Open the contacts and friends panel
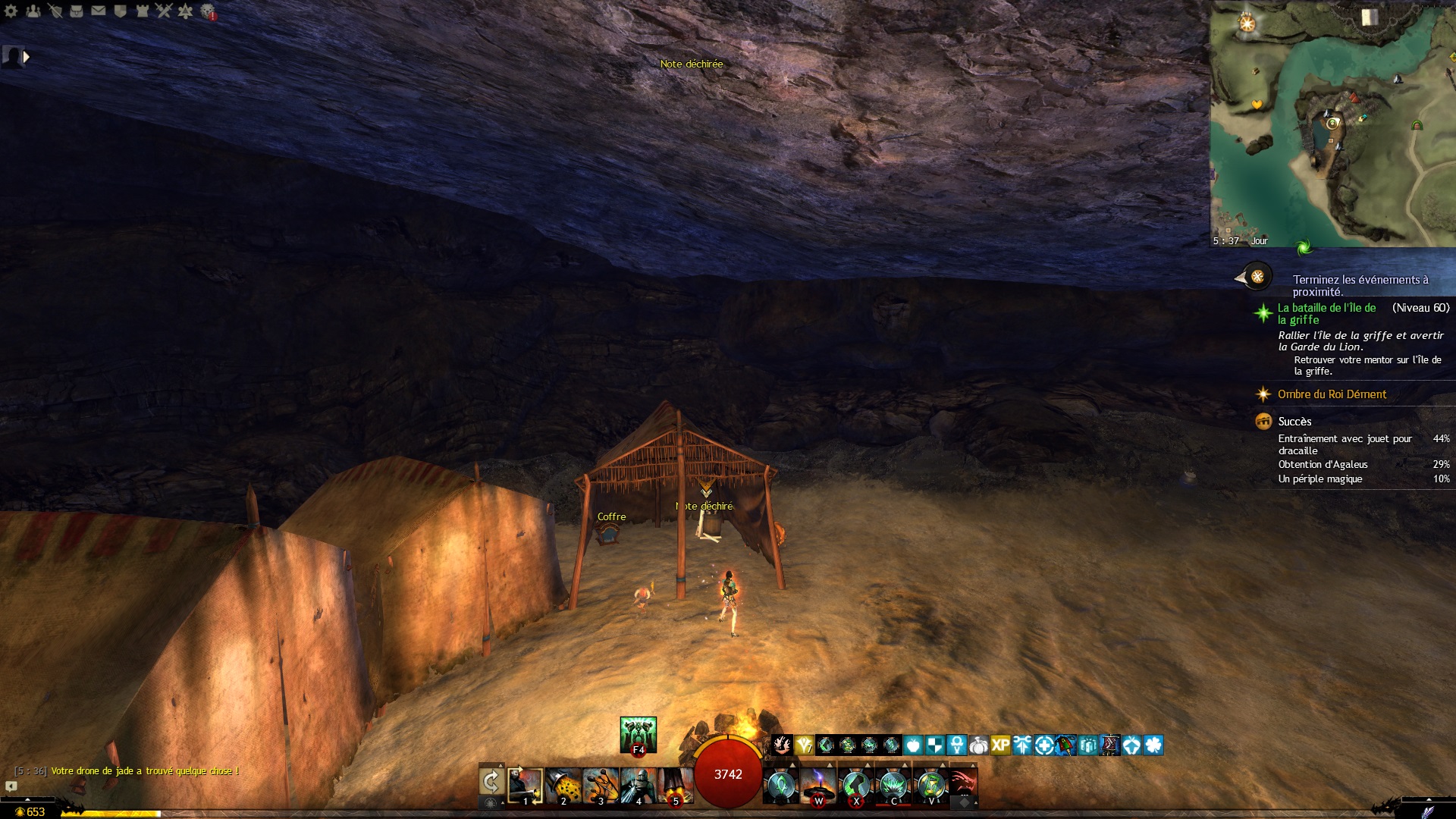 tap(33, 11)
